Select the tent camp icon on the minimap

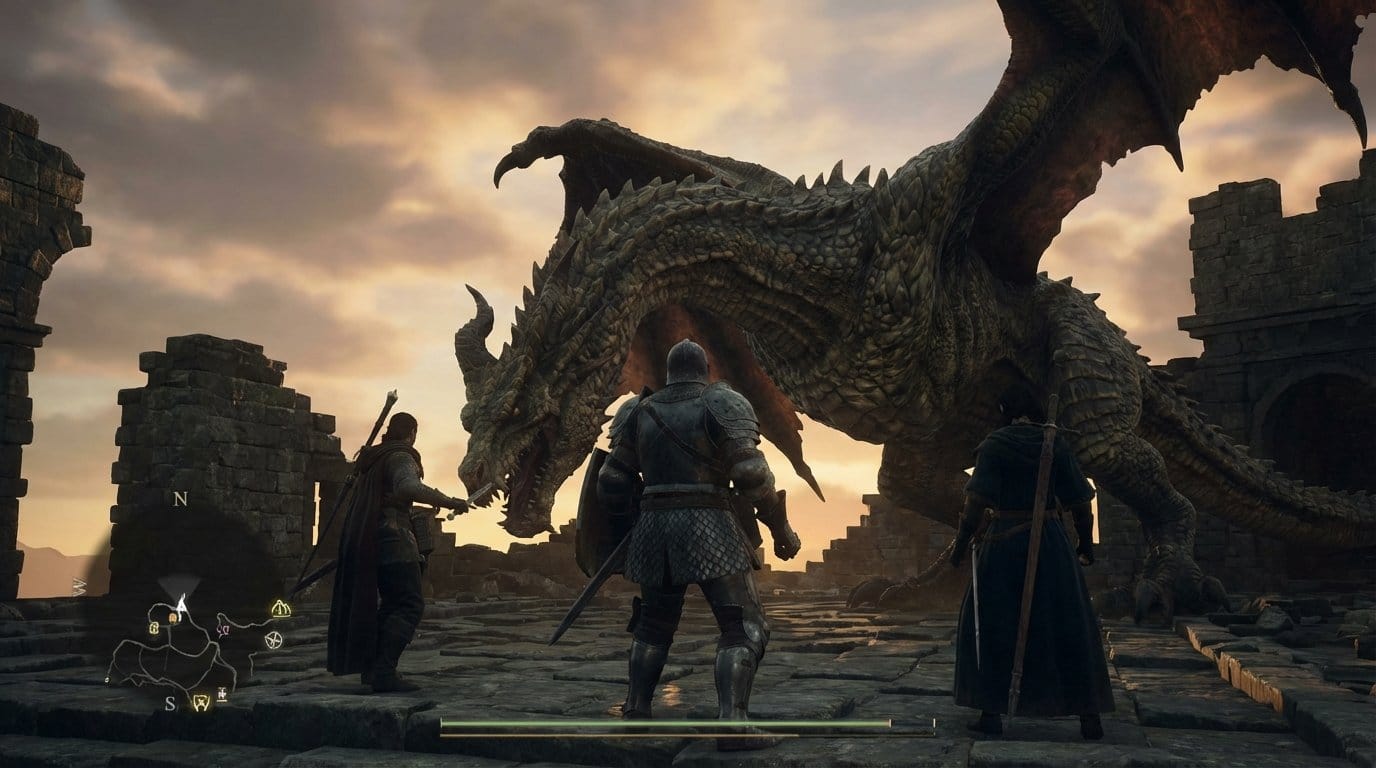tap(280, 608)
